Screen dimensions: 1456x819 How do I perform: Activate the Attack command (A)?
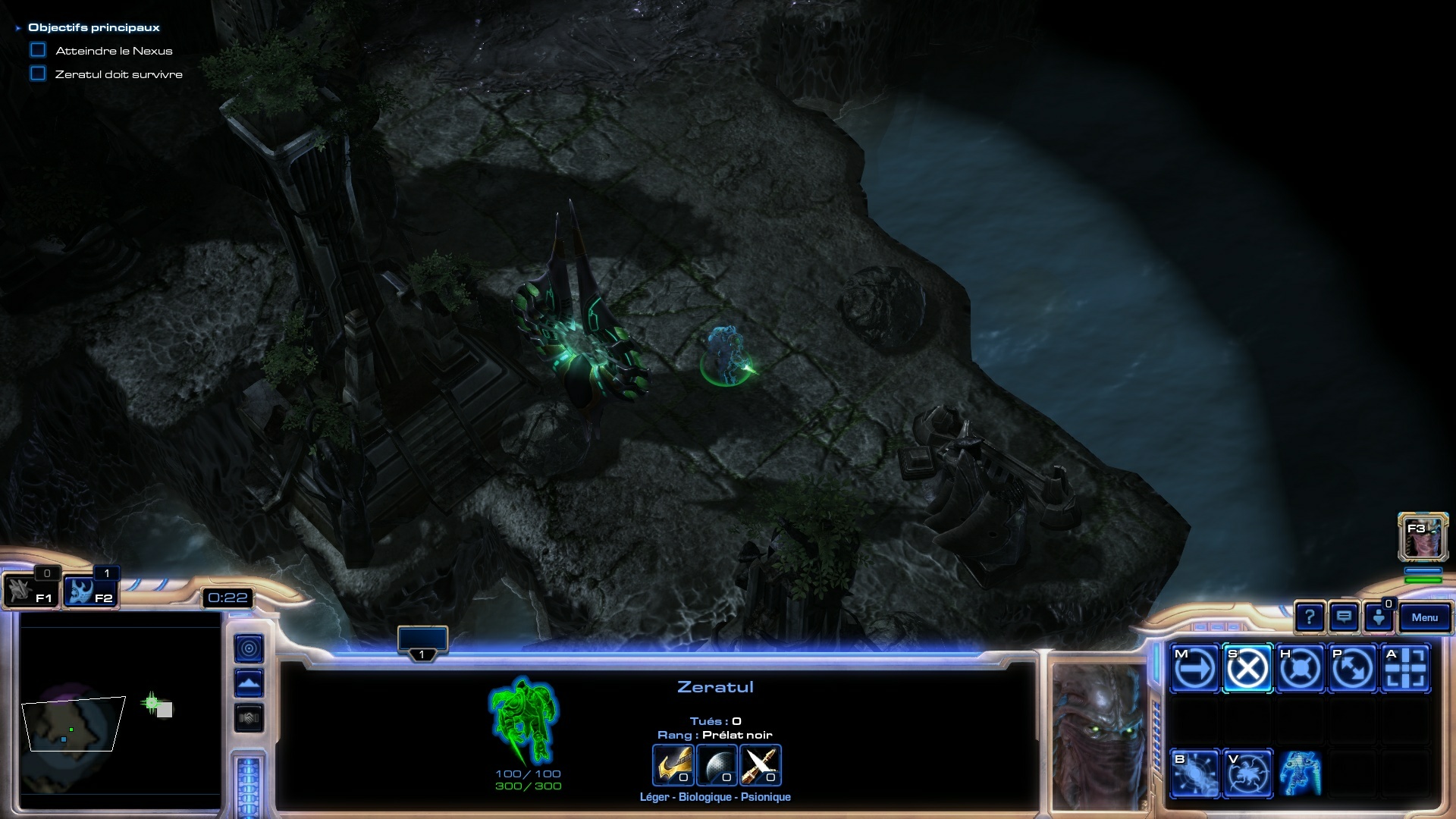[x=1405, y=669]
